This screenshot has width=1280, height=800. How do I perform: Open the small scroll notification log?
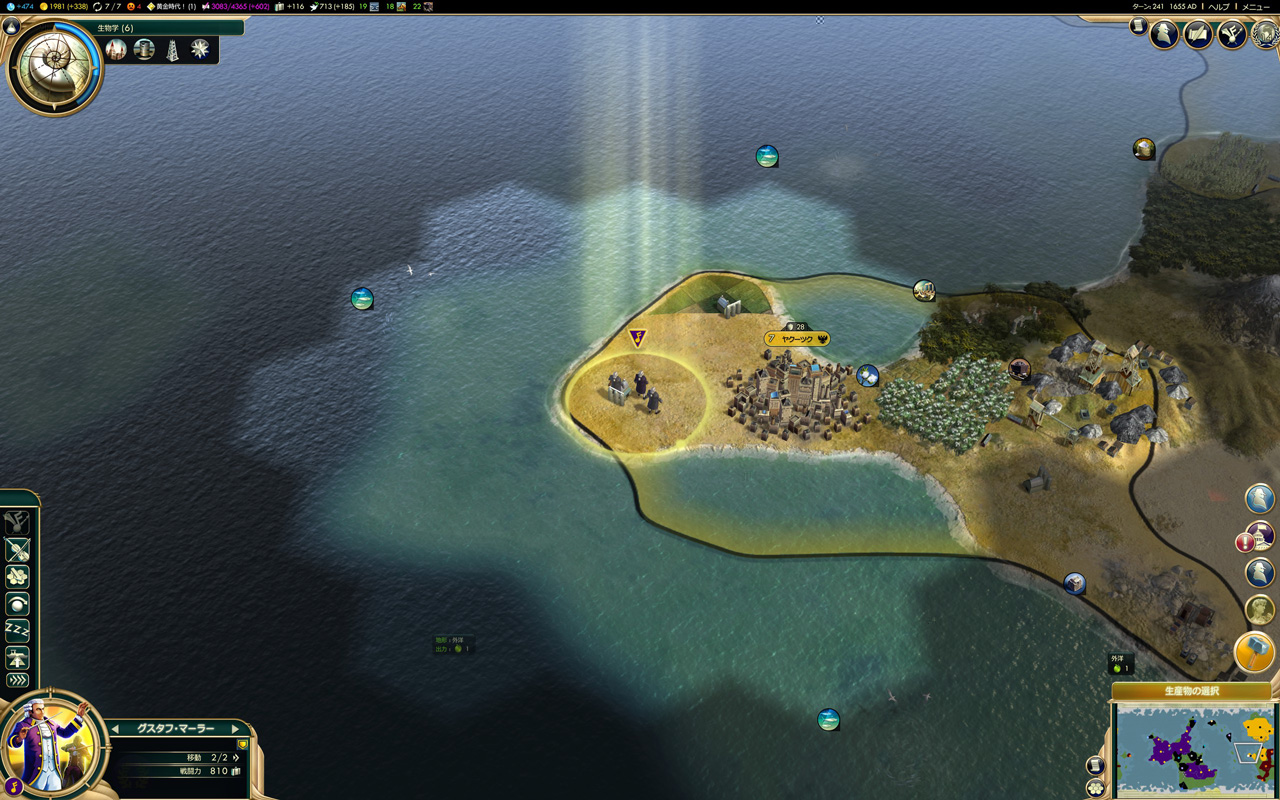tap(1138, 27)
